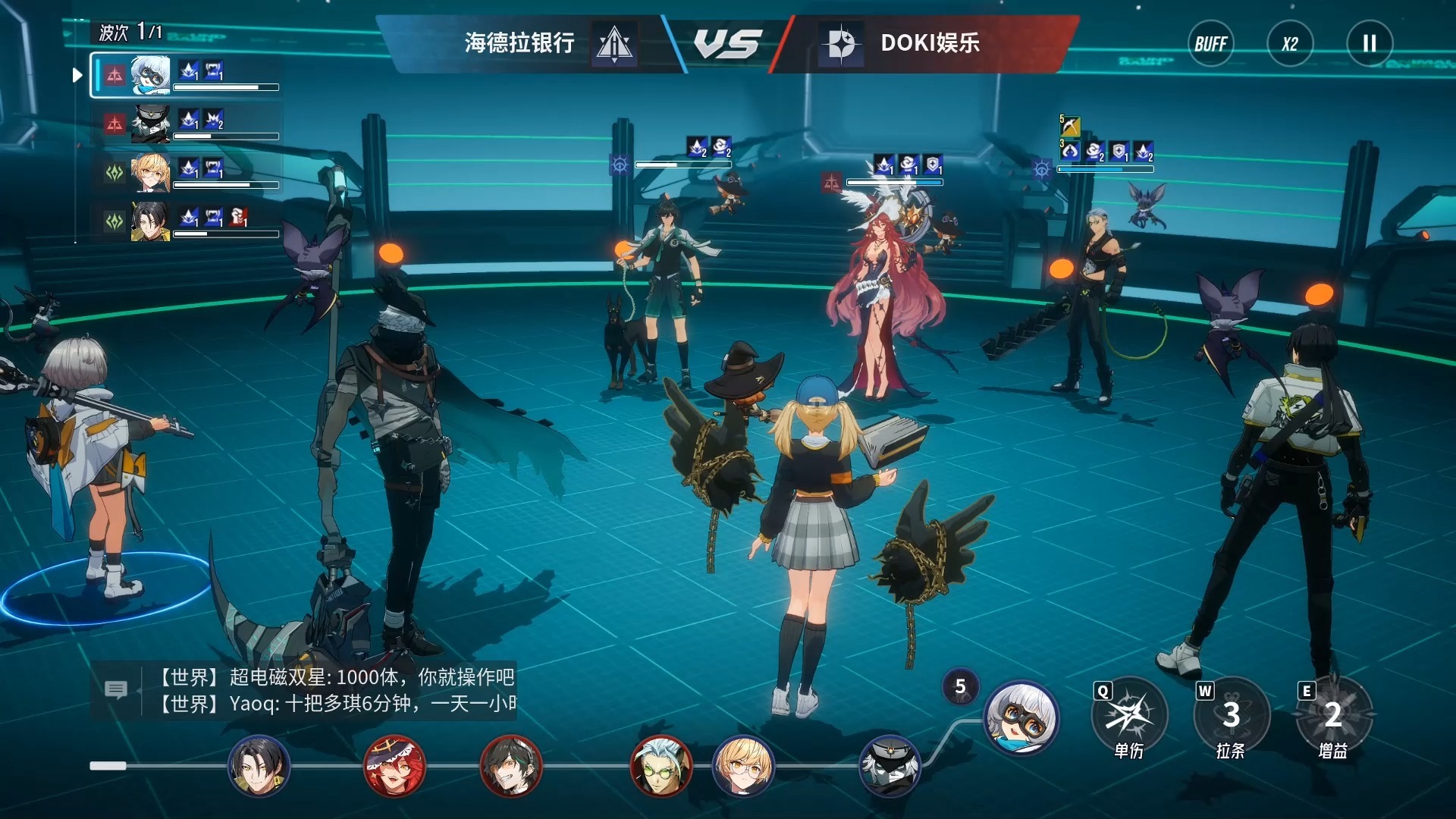Use the 单伤 single-target skill

pos(1129,715)
